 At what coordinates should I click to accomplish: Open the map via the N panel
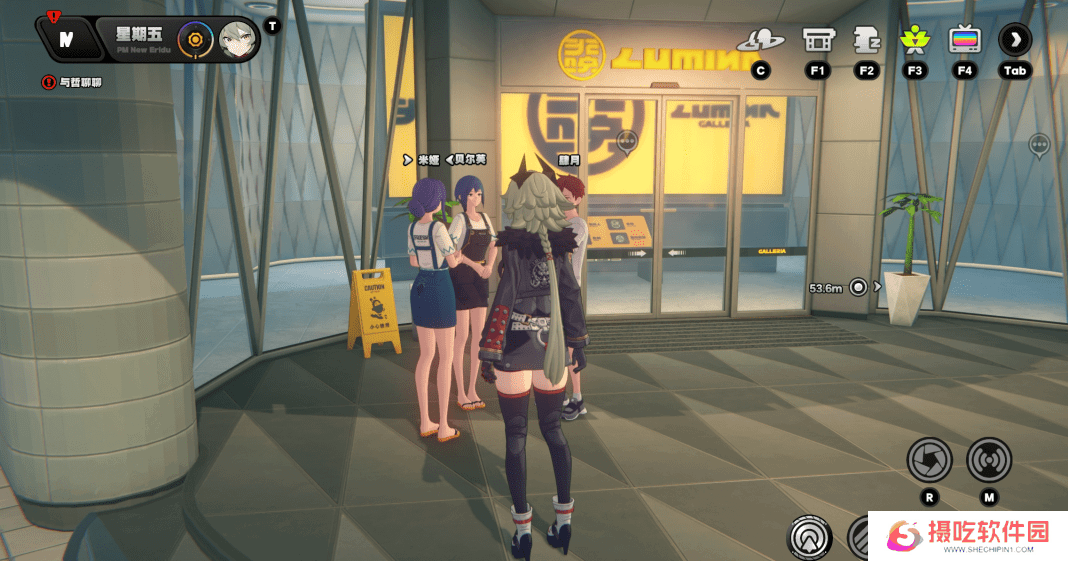coord(66,40)
